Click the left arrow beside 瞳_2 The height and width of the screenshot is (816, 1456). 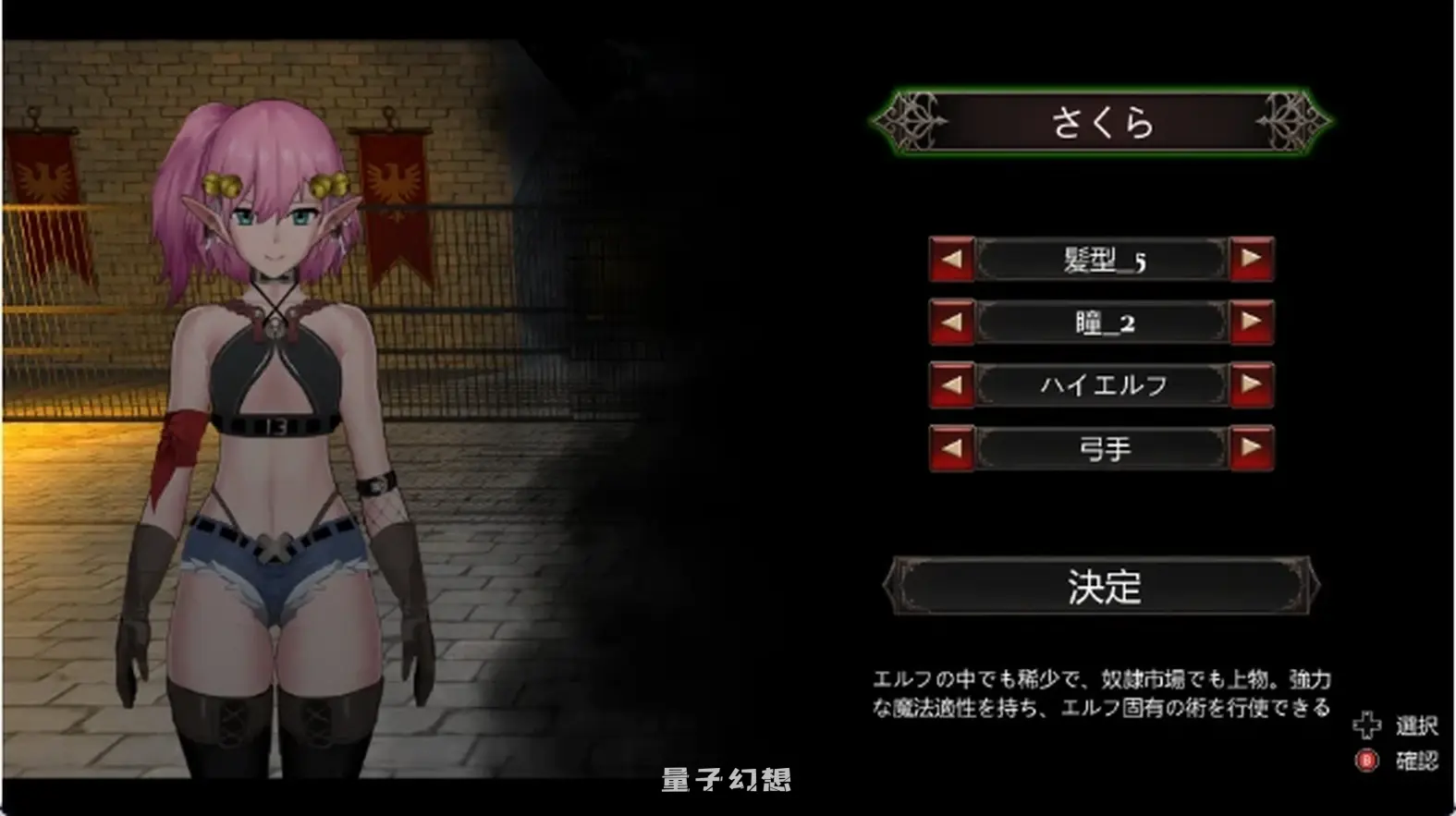point(951,323)
